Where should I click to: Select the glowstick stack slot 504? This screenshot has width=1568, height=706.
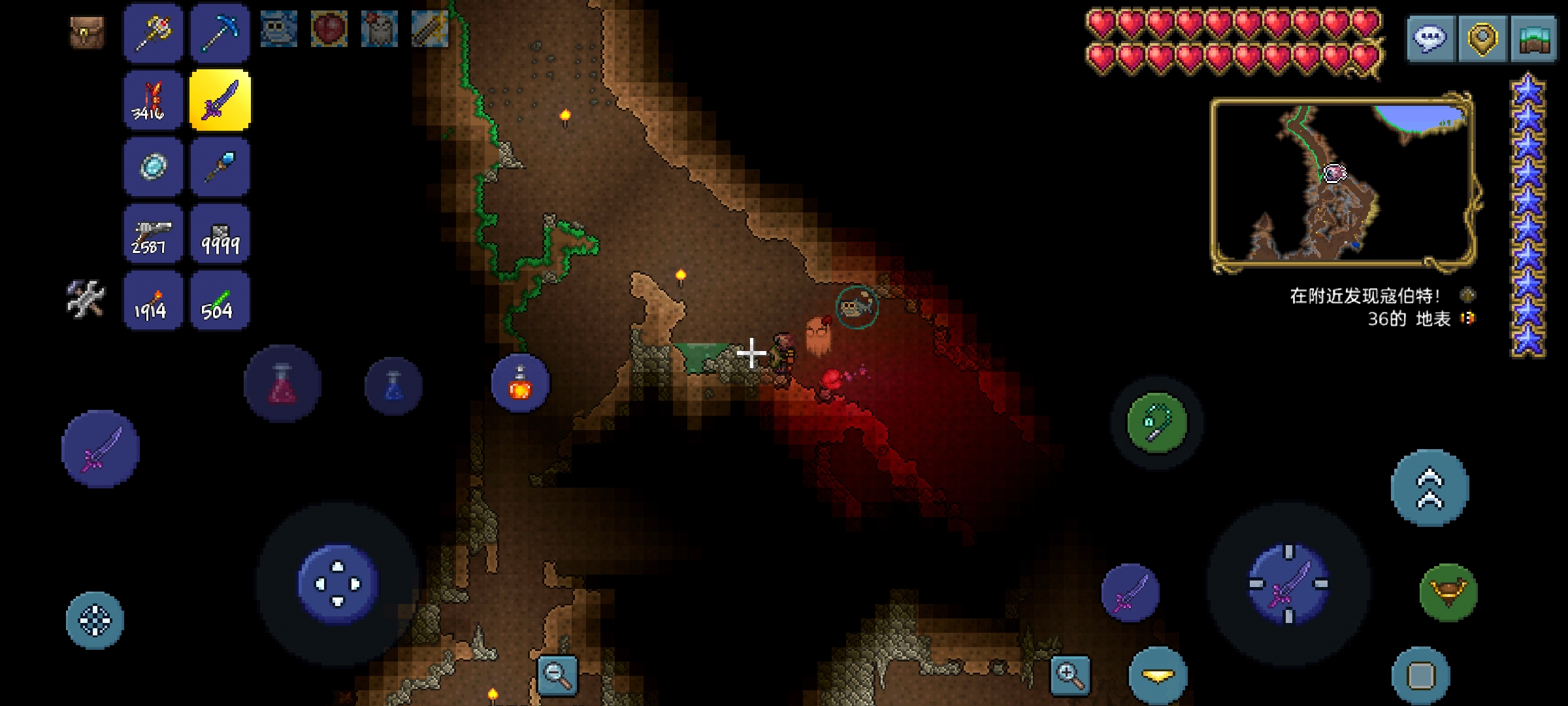(220, 301)
